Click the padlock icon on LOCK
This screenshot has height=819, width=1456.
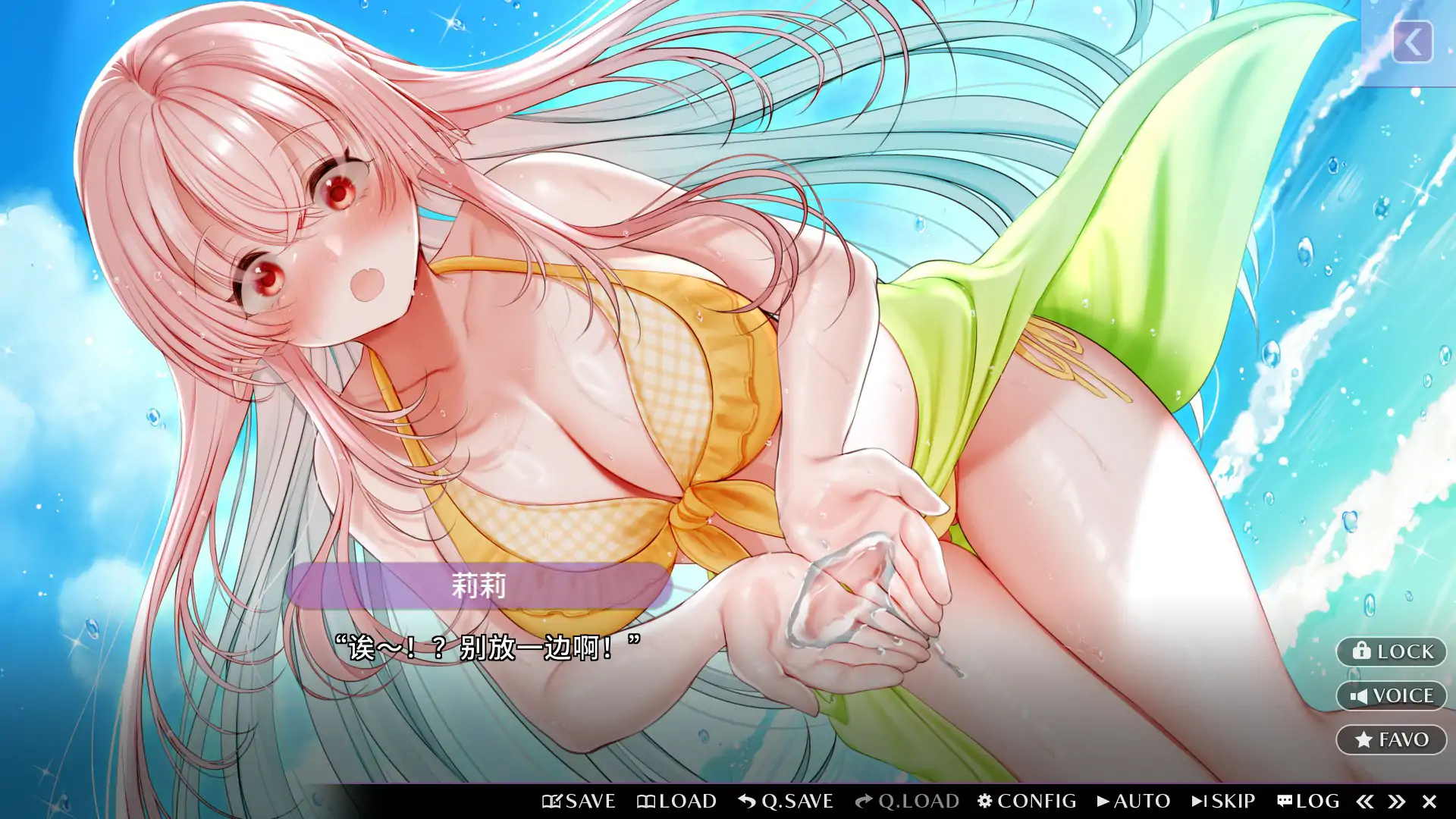1361,652
